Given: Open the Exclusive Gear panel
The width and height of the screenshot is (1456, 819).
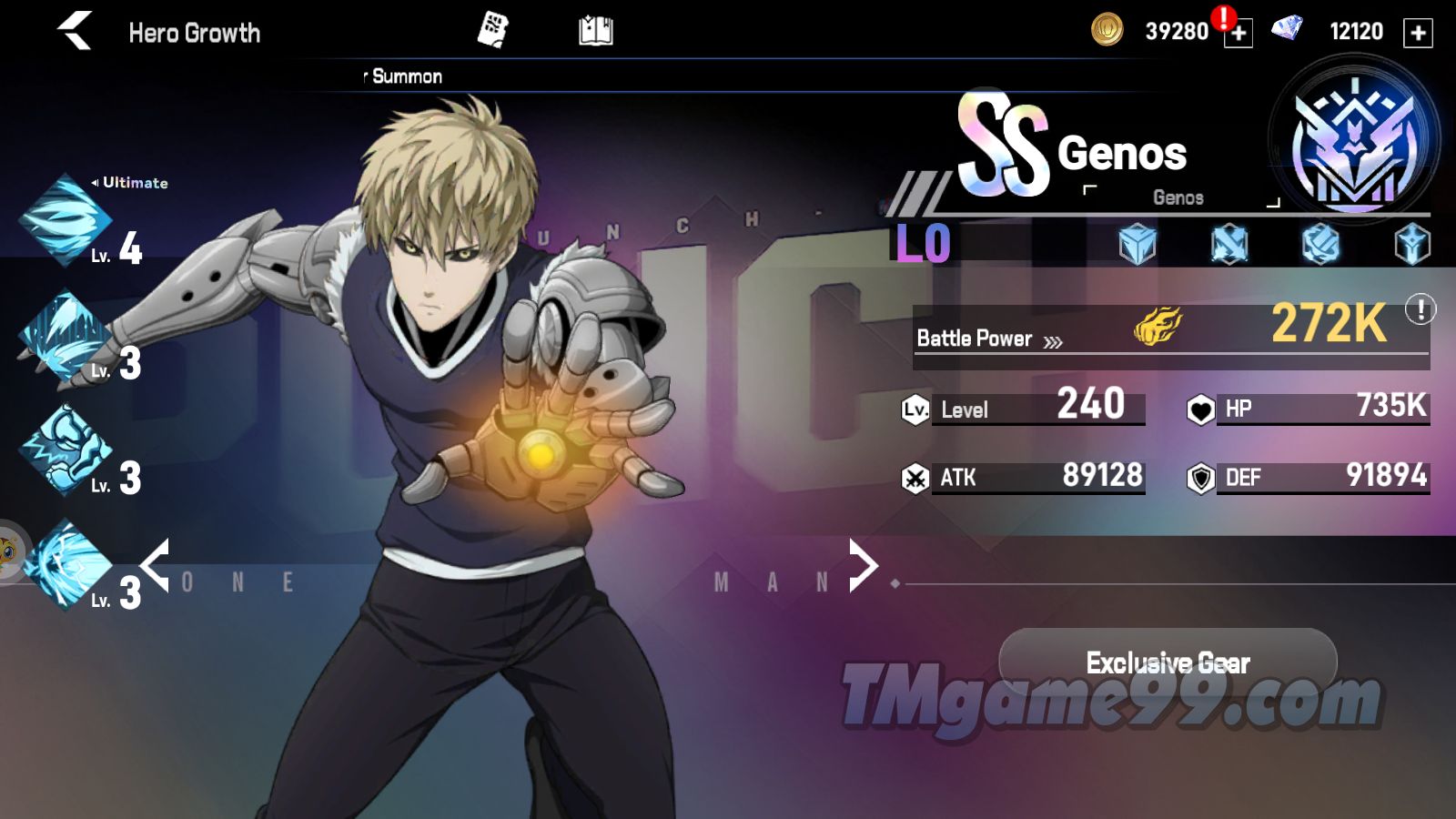Looking at the screenshot, I should 1168,662.
